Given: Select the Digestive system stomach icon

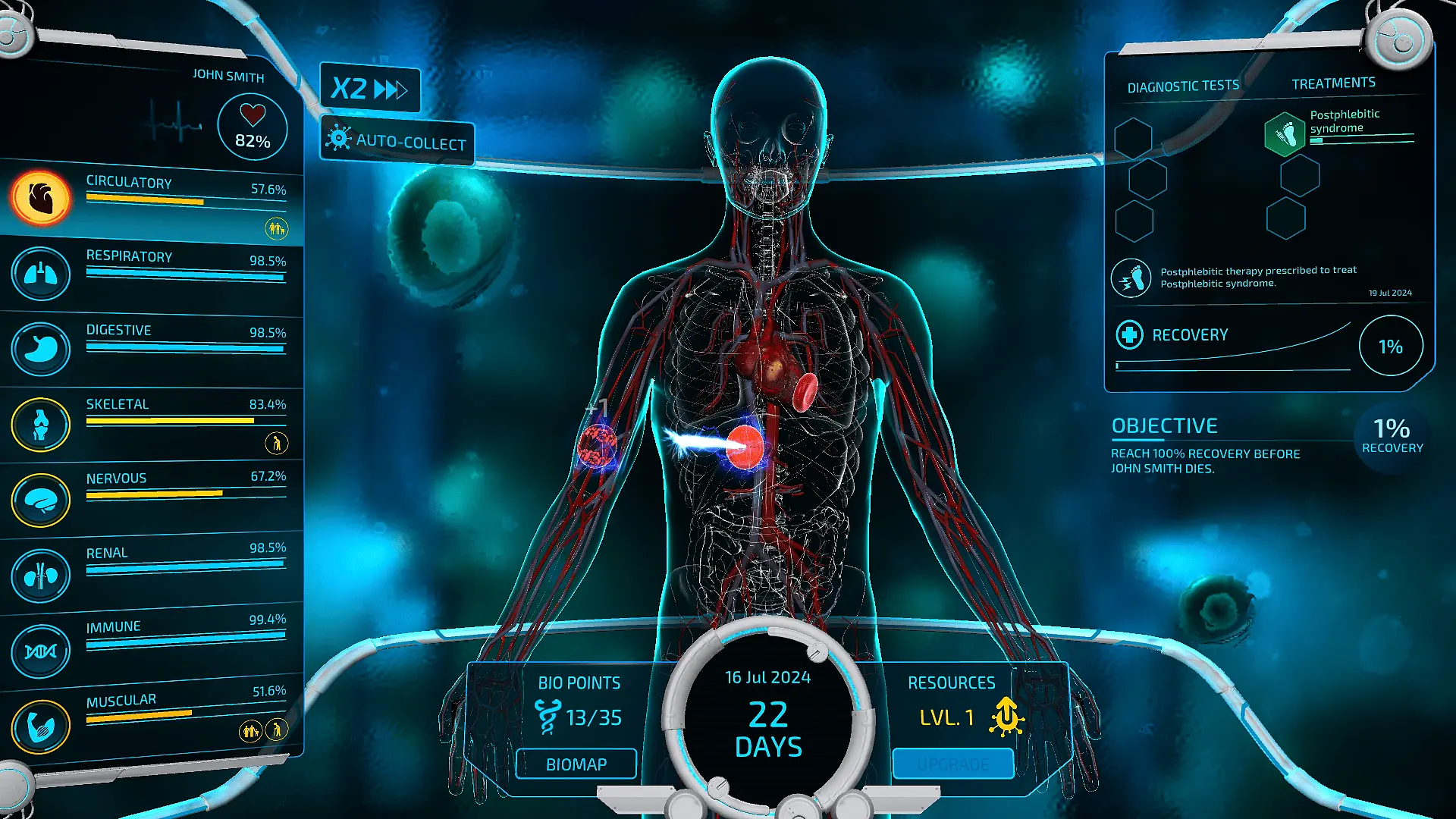Looking at the screenshot, I should point(41,349).
